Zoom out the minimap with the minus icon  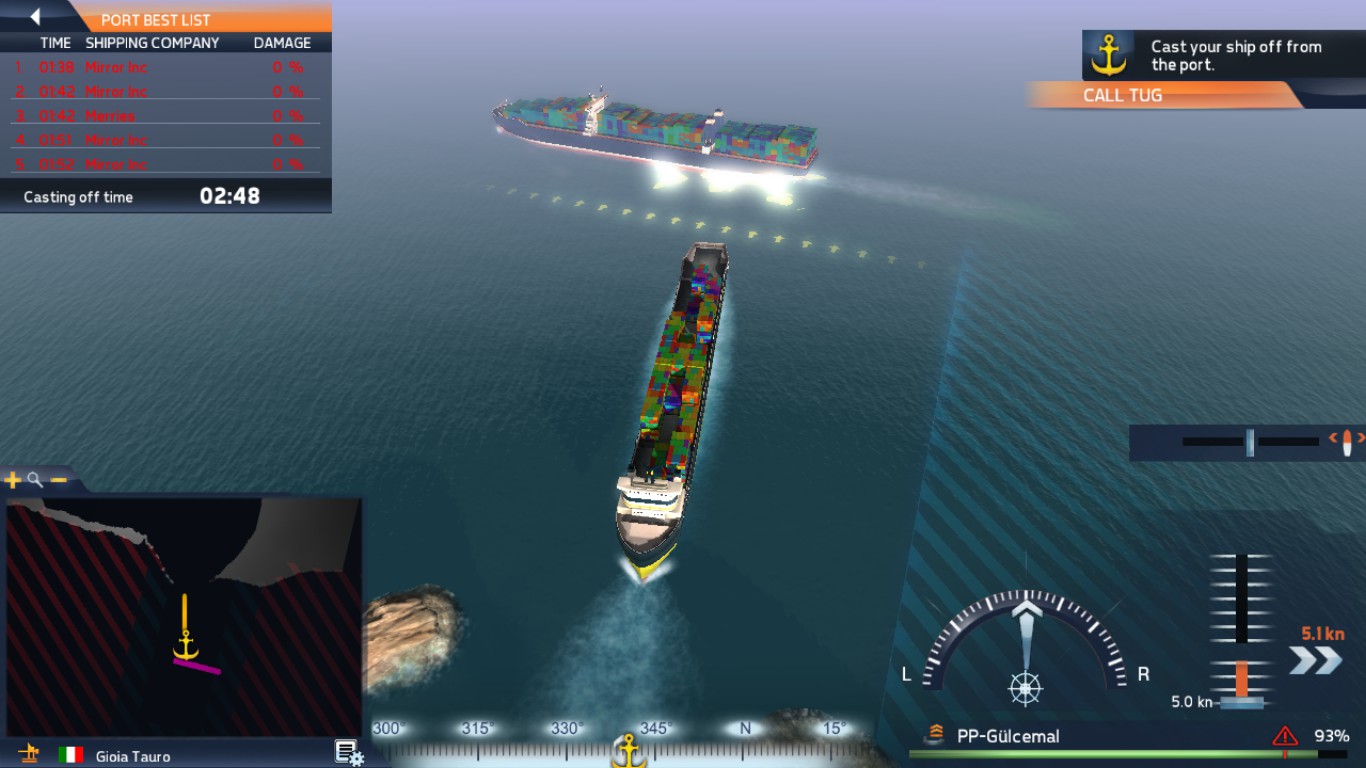(x=58, y=479)
